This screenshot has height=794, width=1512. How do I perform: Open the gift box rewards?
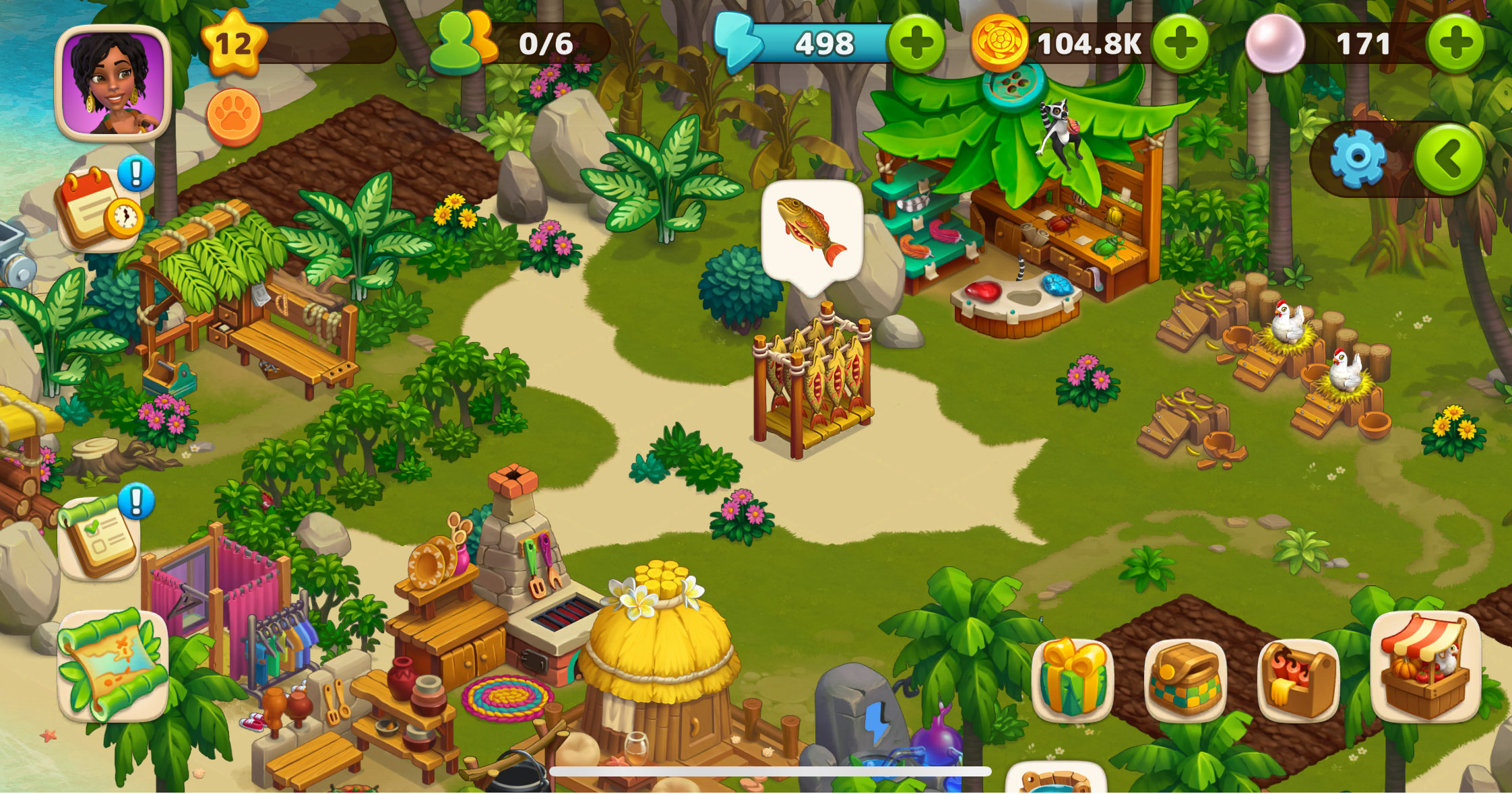pos(1073,679)
